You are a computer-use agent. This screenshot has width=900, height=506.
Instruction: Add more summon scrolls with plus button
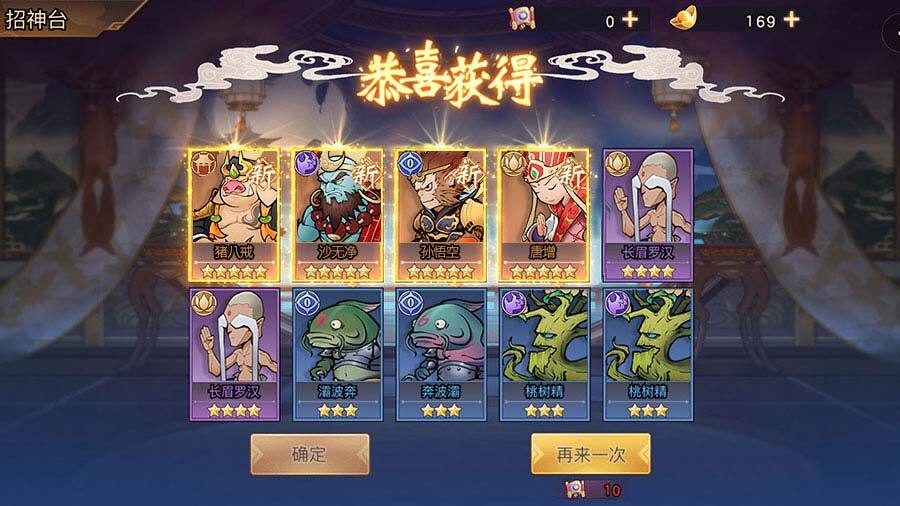(x=629, y=19)
